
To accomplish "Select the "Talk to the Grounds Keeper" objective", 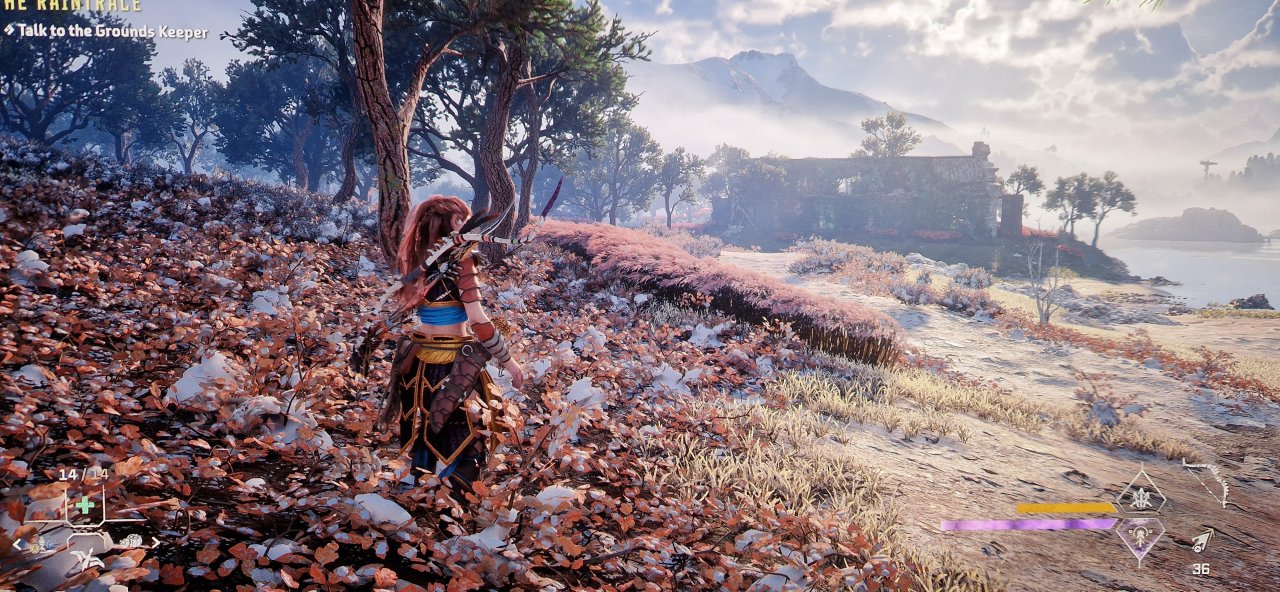I will coord(112,32).
